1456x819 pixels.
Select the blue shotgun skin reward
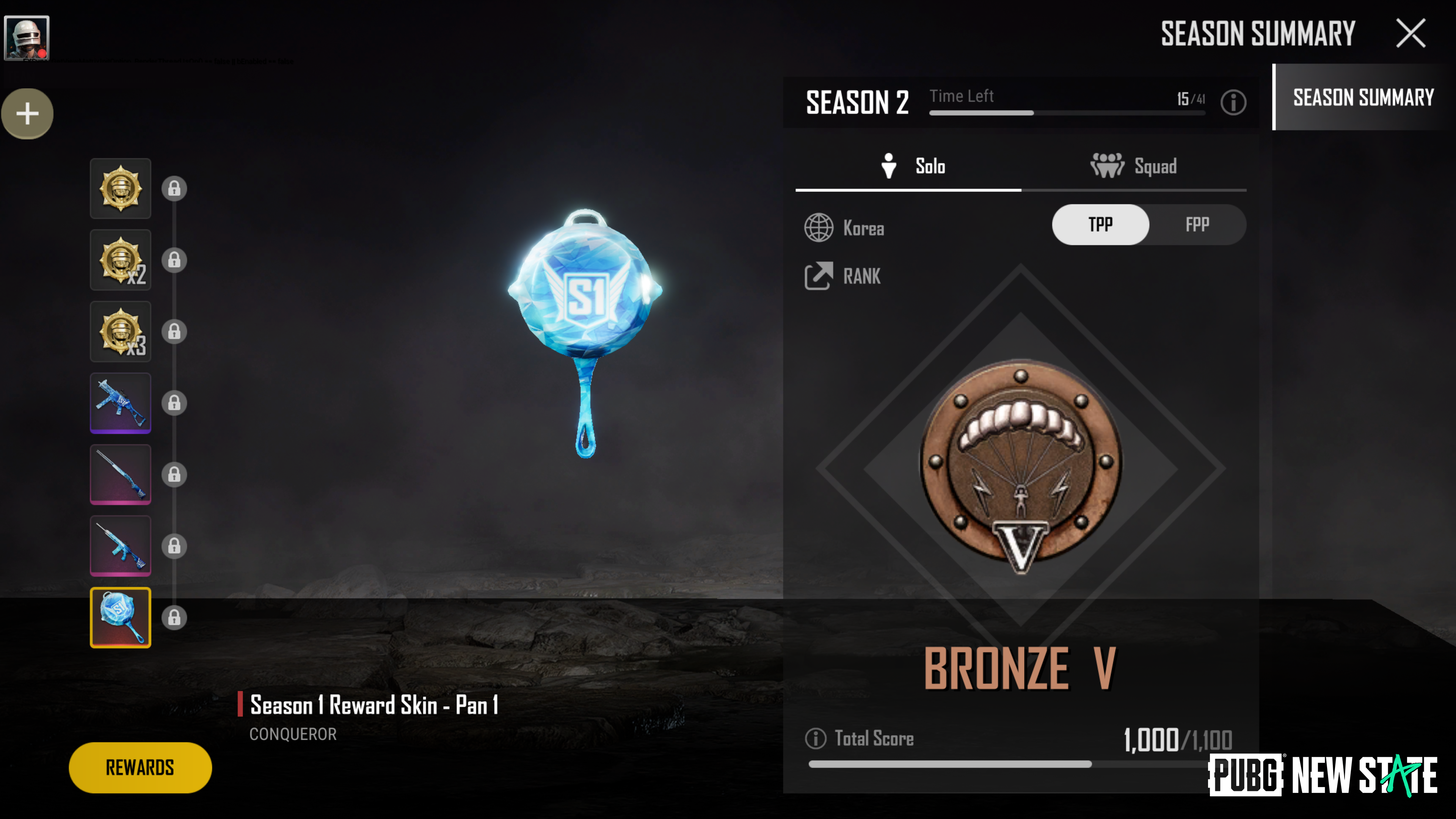(121, 474)
